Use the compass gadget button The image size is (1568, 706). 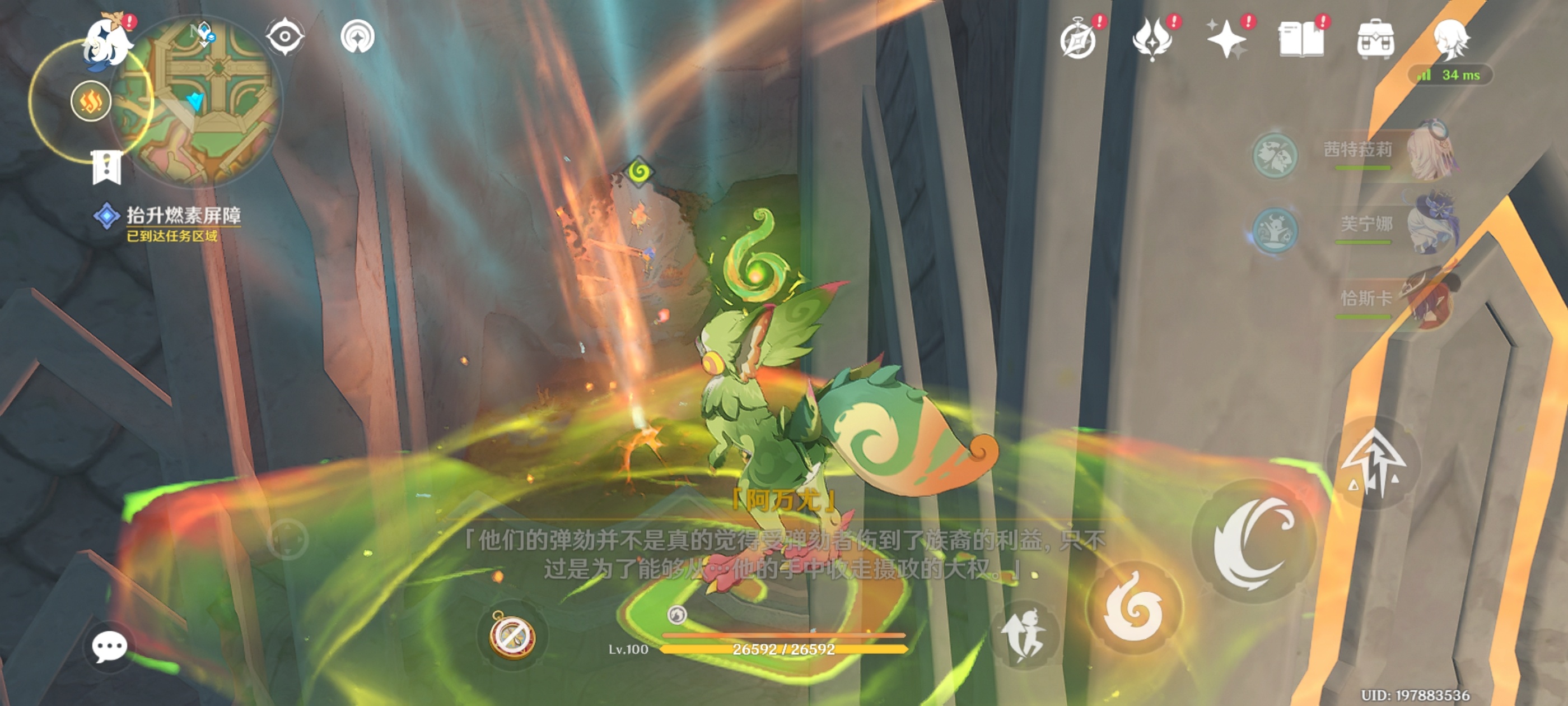tap(512, 635)
